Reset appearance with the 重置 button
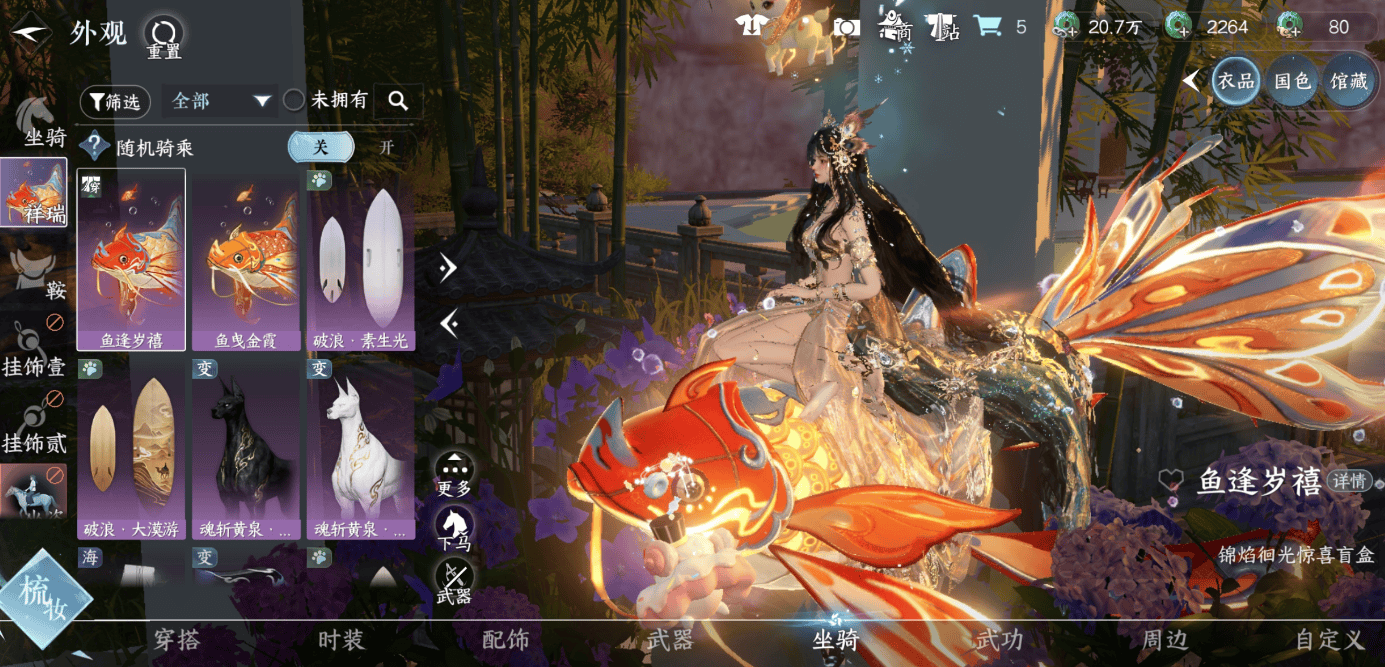This screenshot has height=667, width=1385. pos(163,36)
